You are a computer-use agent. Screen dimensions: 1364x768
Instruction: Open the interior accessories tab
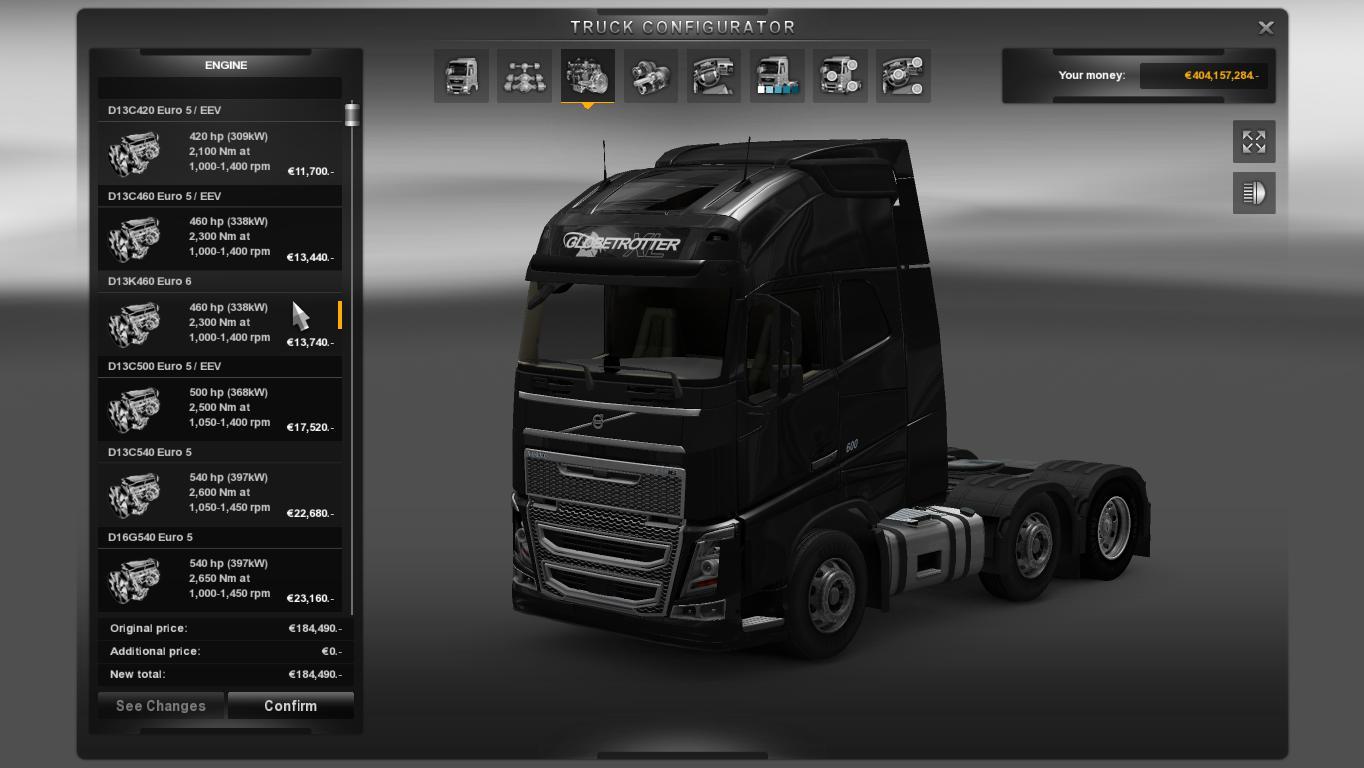point(903,76)
